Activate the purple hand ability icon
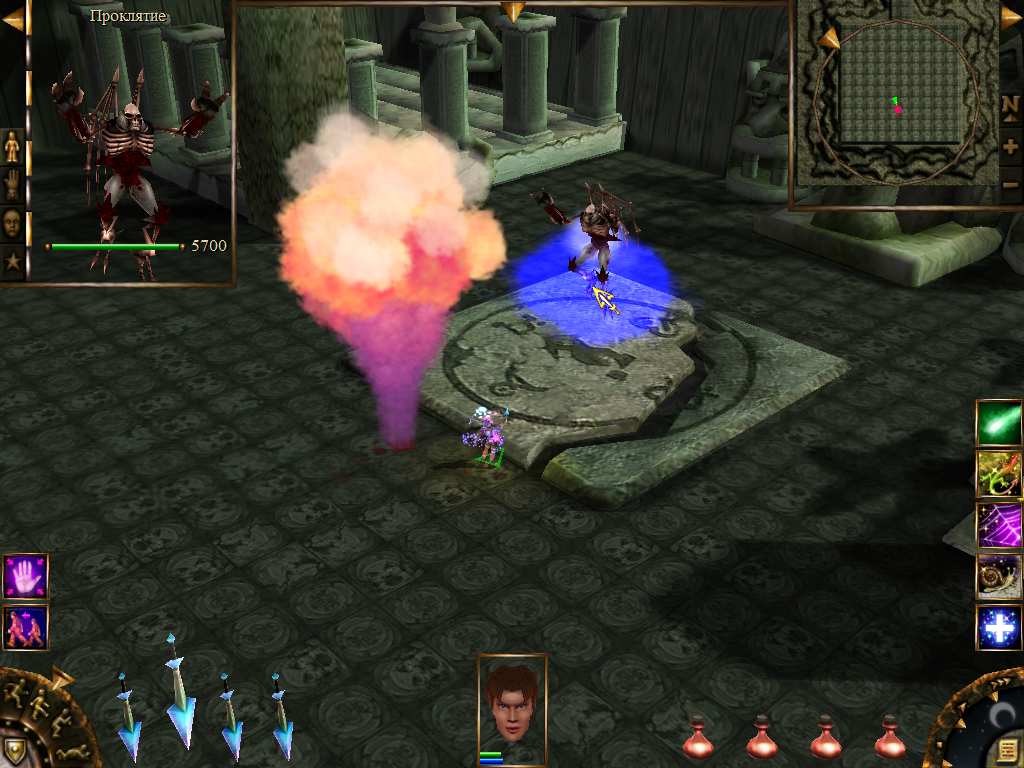This screenshot has width=1024, height=768. 25,577
